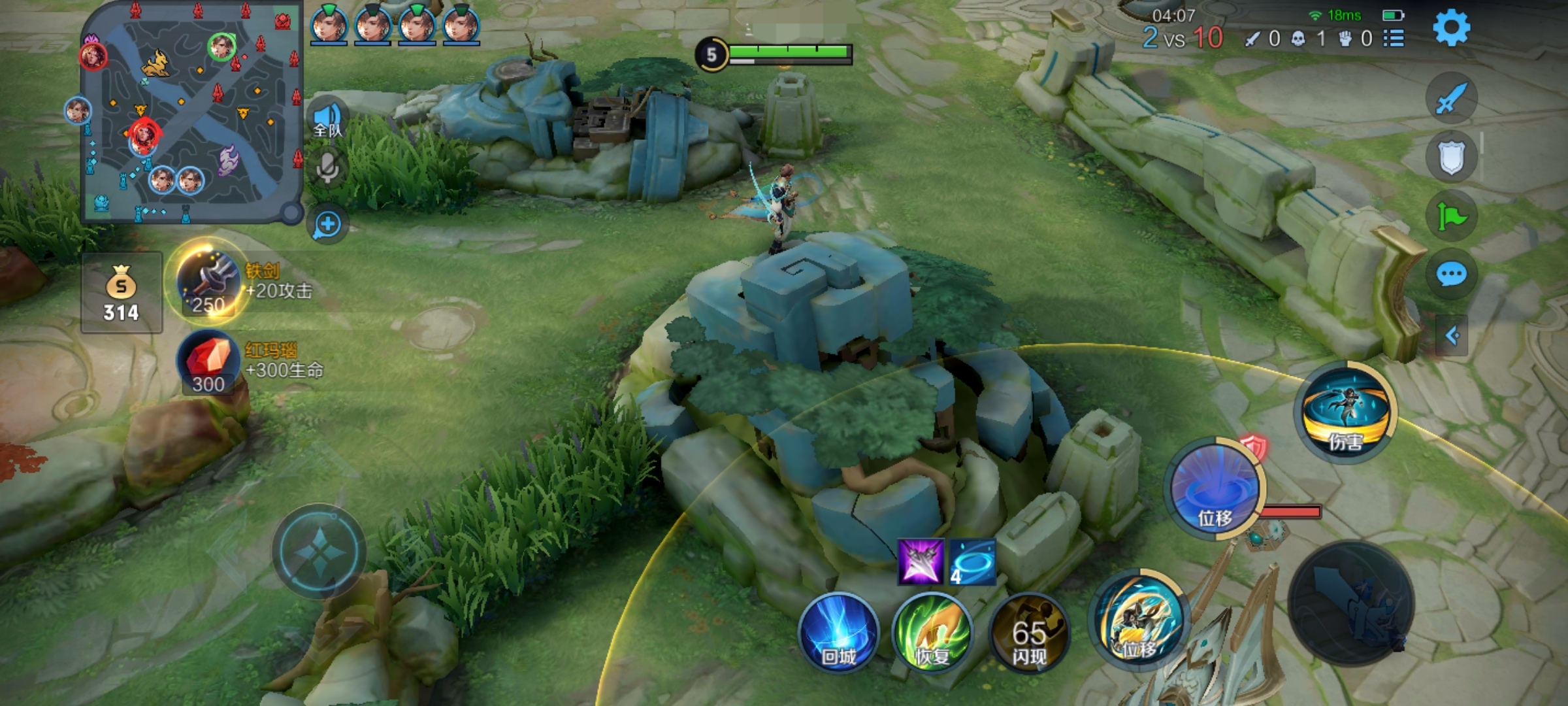Screen dimensions: 1568x706
Task: Toggle the microphone voice button
Action: point(327,168)
